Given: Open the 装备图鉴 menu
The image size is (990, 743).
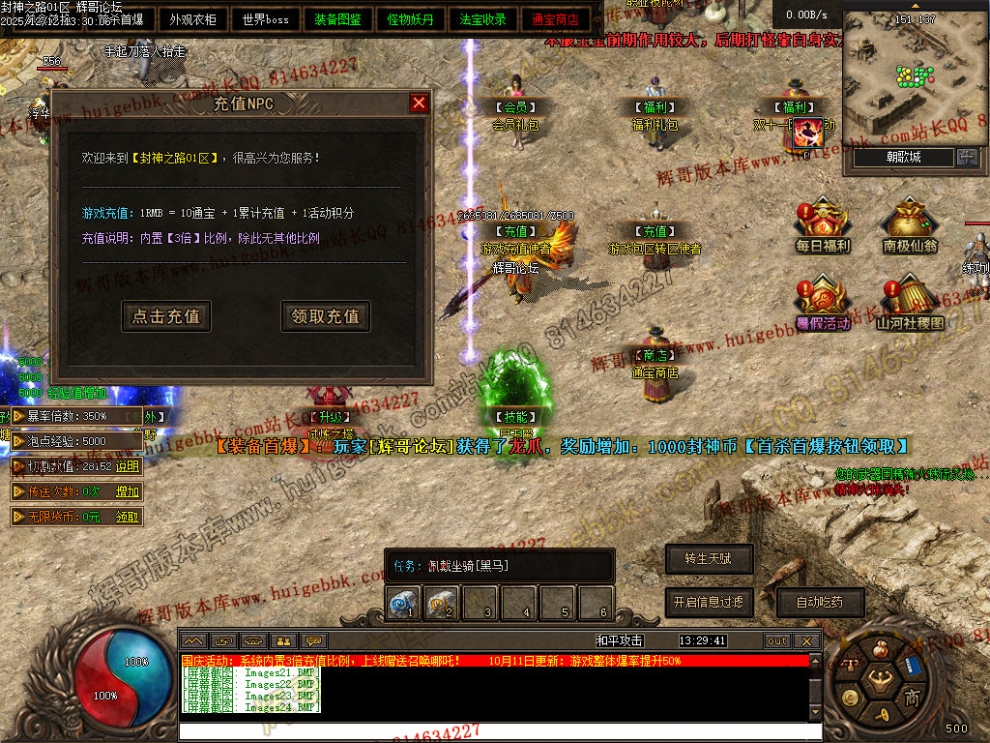Looking at the screenshot, I should (x=338, y=19).
